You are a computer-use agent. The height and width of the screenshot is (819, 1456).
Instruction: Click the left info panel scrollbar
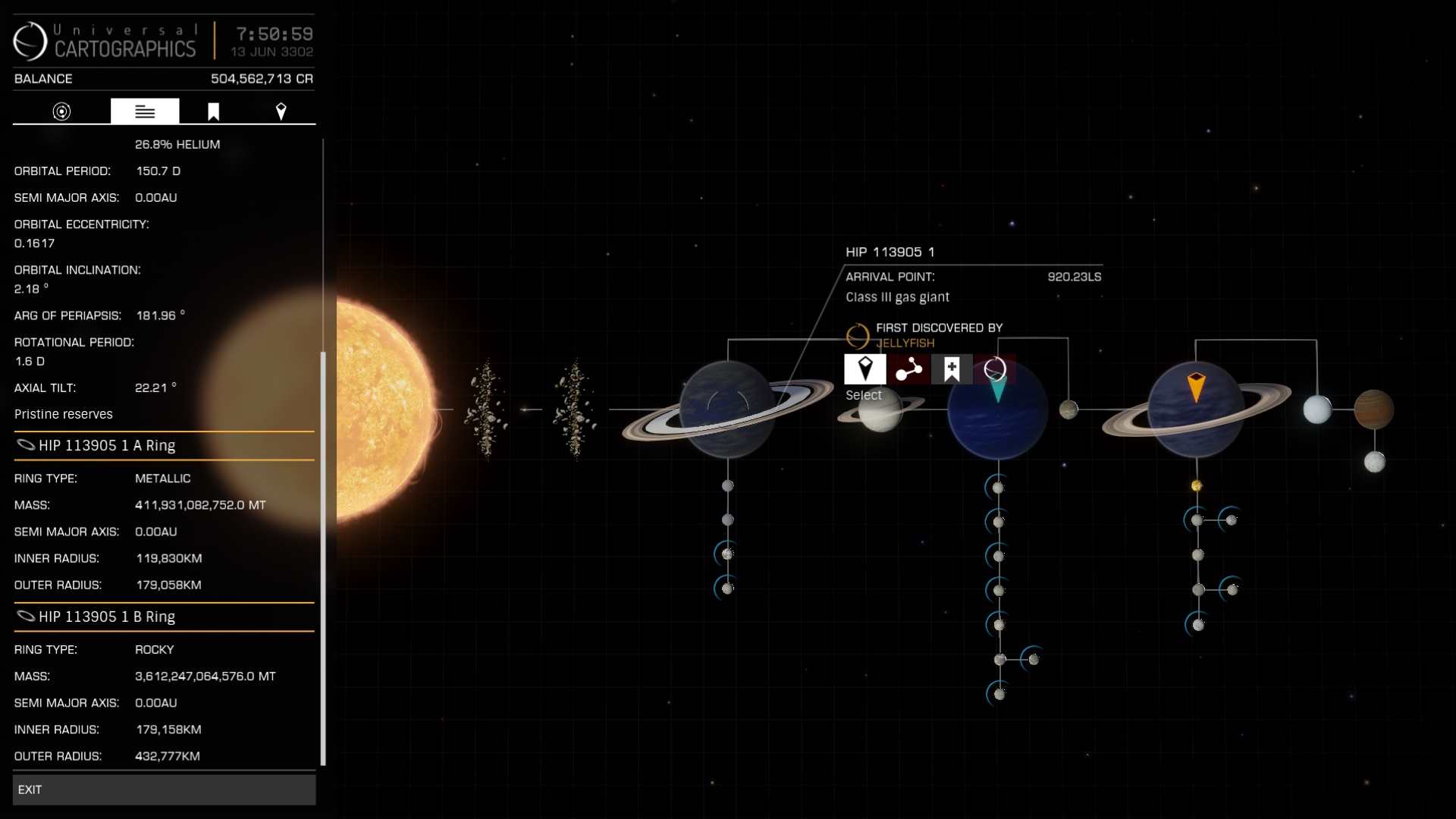pyautogui.click(x=323, y=557)
